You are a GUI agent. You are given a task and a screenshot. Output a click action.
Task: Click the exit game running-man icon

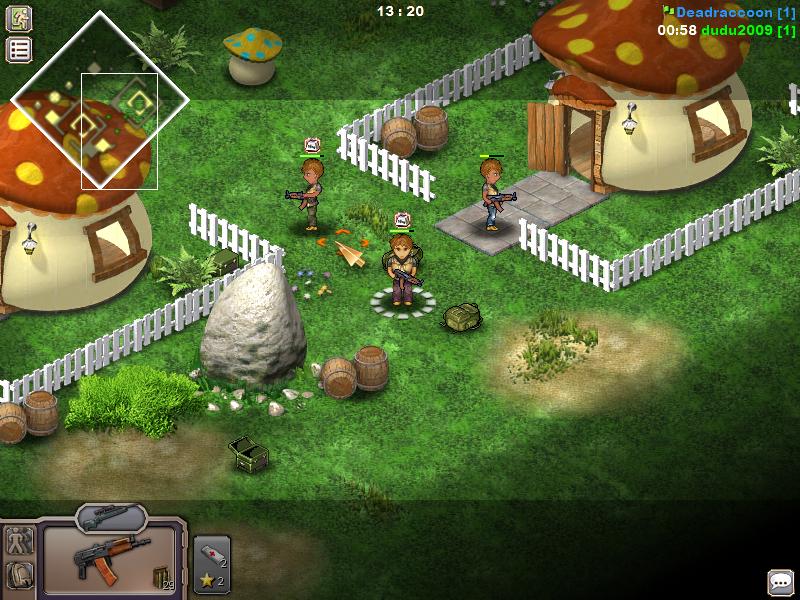(x=19, y=18)
